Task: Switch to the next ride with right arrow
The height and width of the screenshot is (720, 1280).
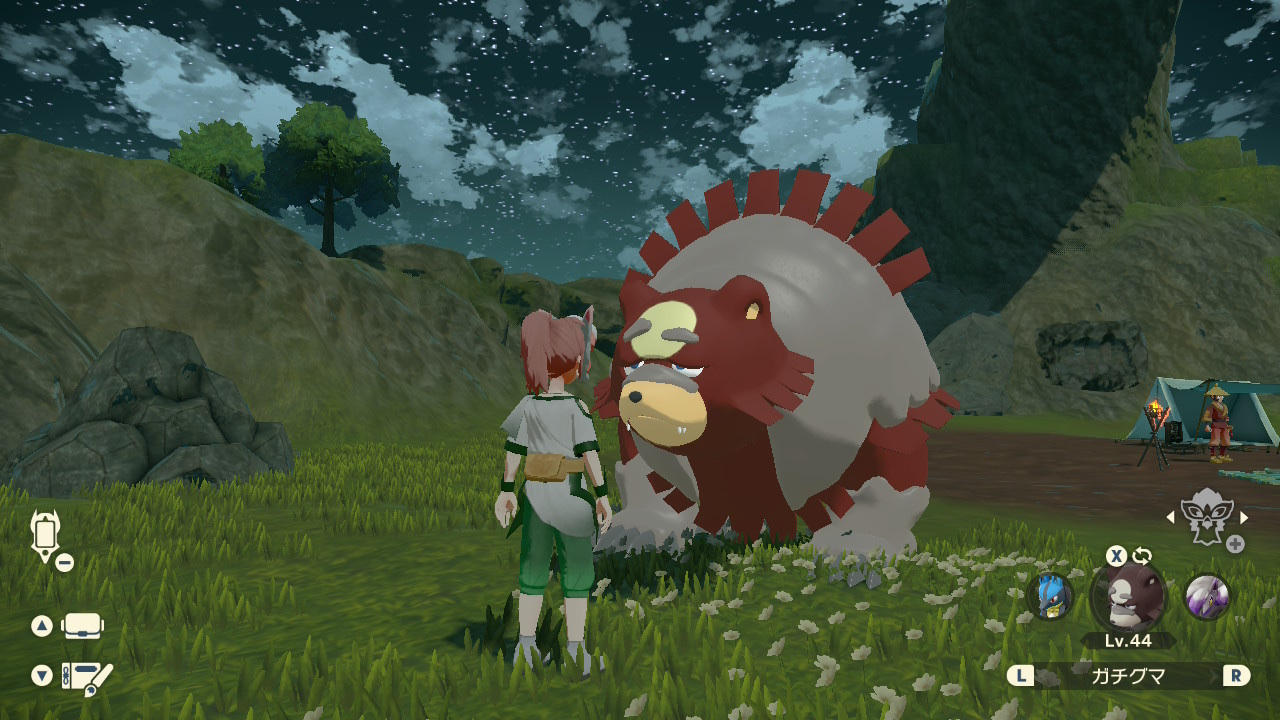Action: pyautogui.click(x=1244, y=517)
